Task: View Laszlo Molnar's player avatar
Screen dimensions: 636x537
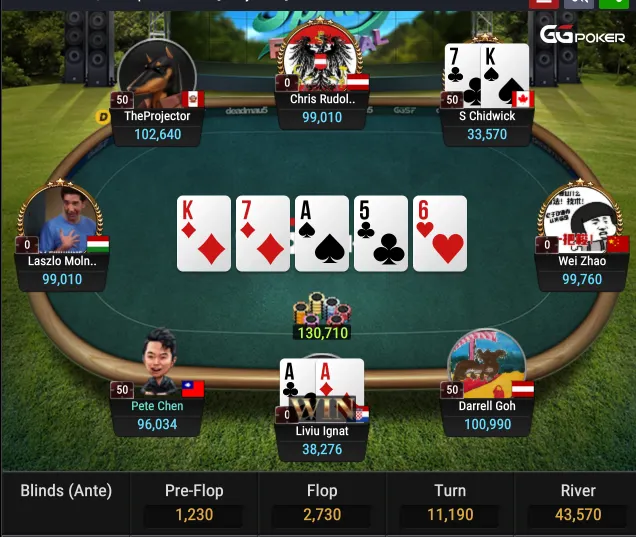Action: pyautogui.click(x=62, y=220)
